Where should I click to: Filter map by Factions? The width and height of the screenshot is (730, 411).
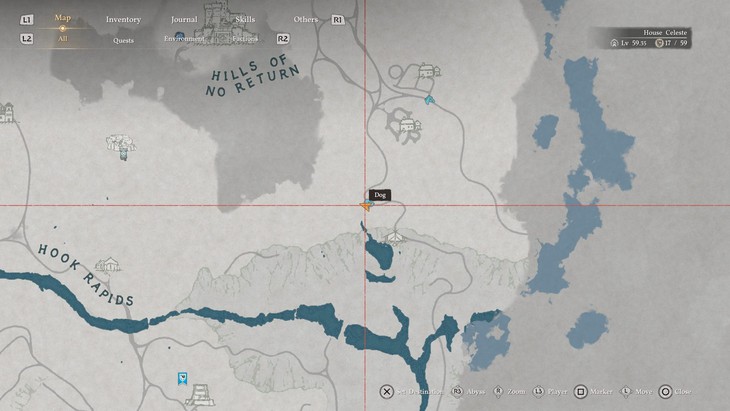[245, 39]
